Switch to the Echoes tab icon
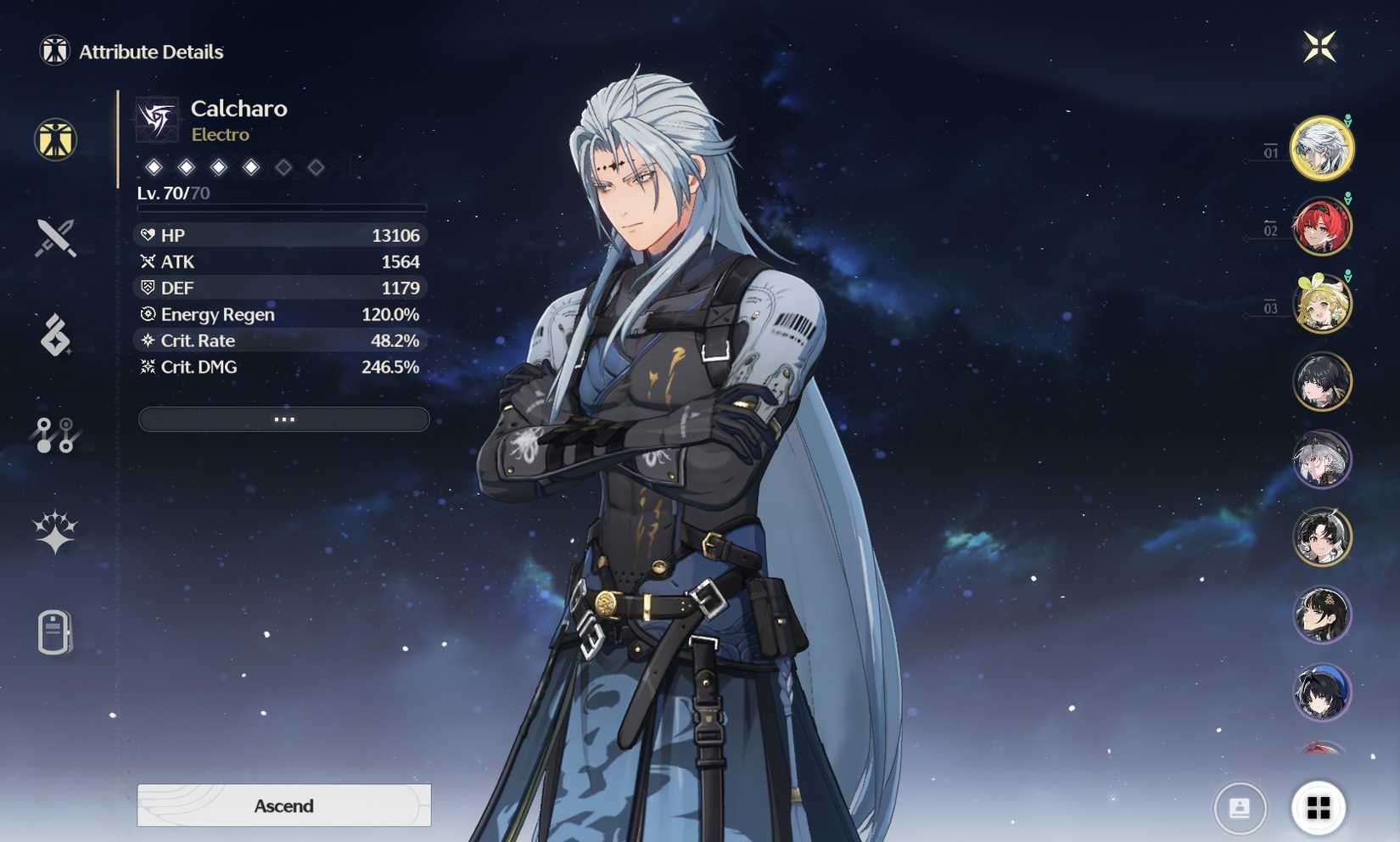 click(56, 335)
